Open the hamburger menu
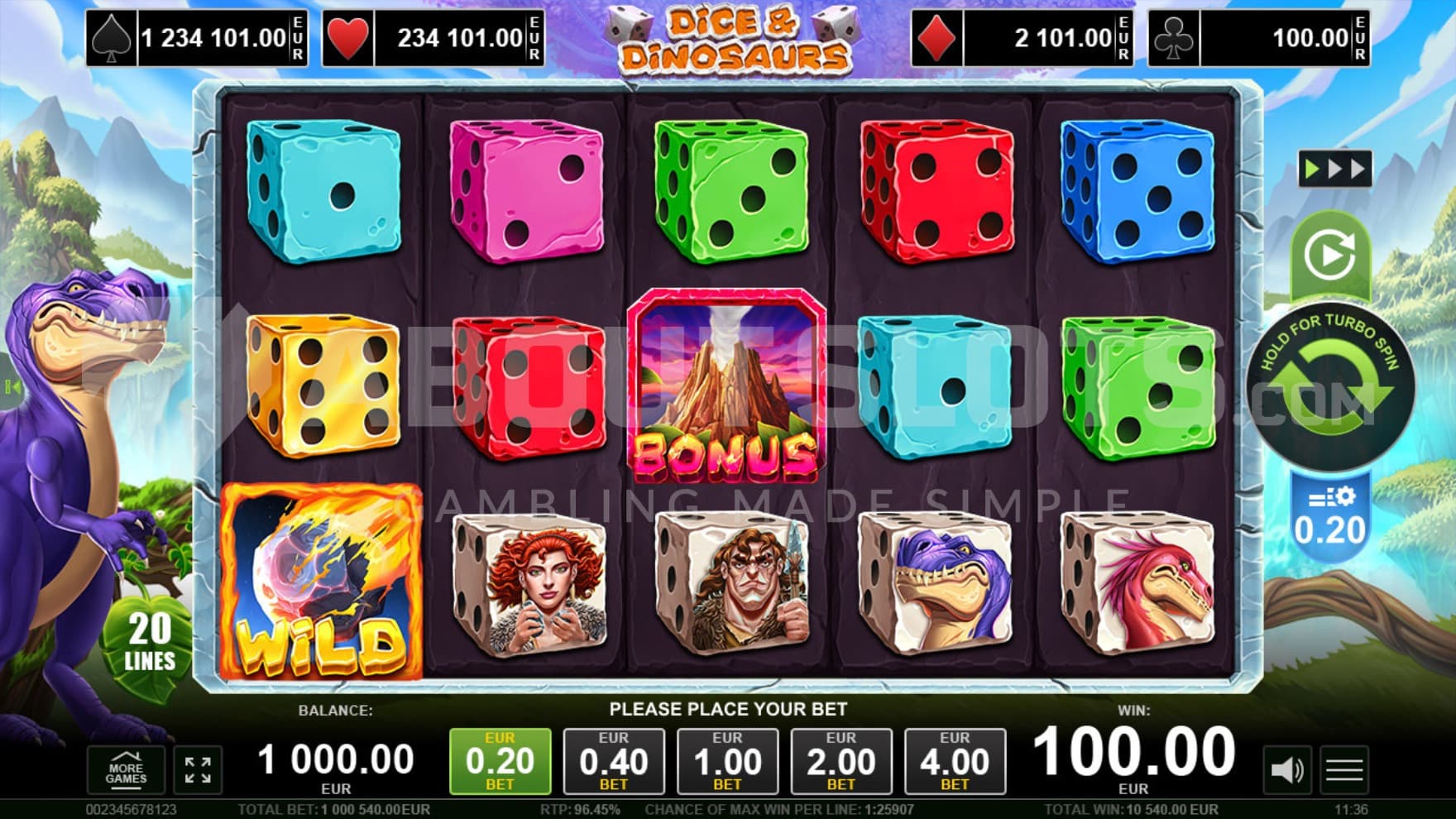1456x819 pixels. coord(1344,770)
